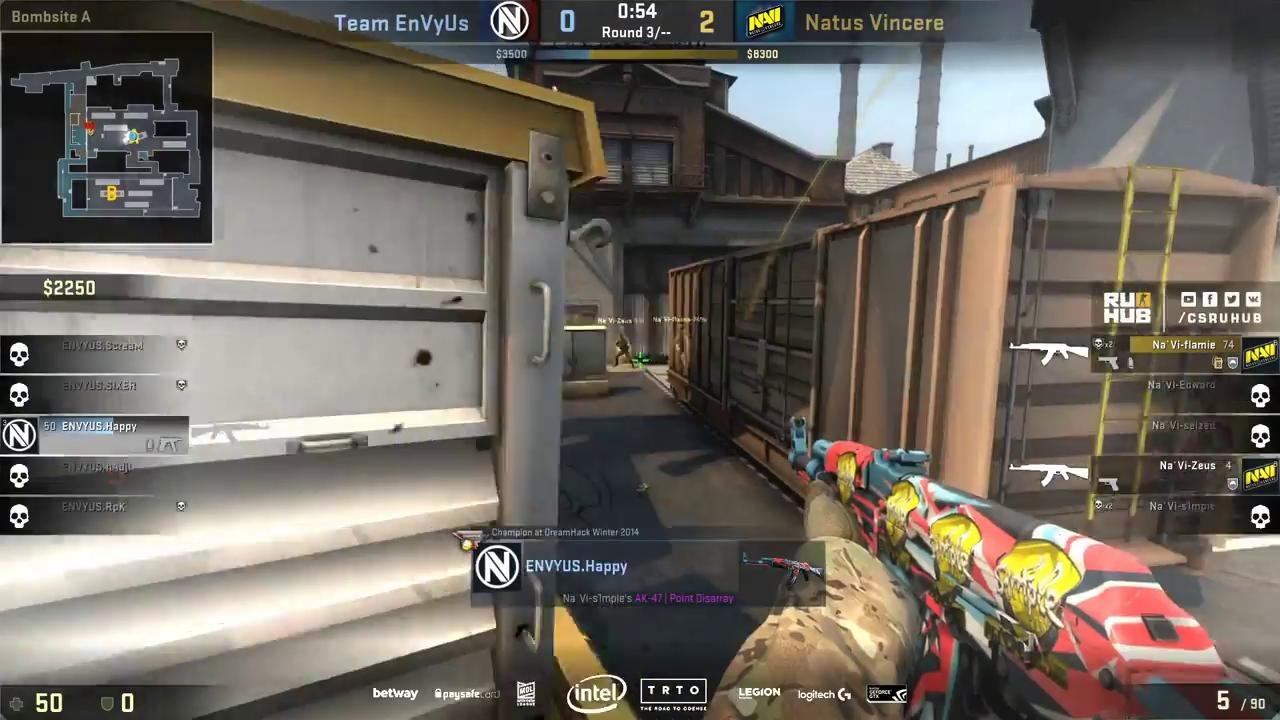Image resolution: width=1280 pixels, height=720 pixels.
Task: Click the Twitter icon near /CSRUHUB
Action: click(1232, 299)
